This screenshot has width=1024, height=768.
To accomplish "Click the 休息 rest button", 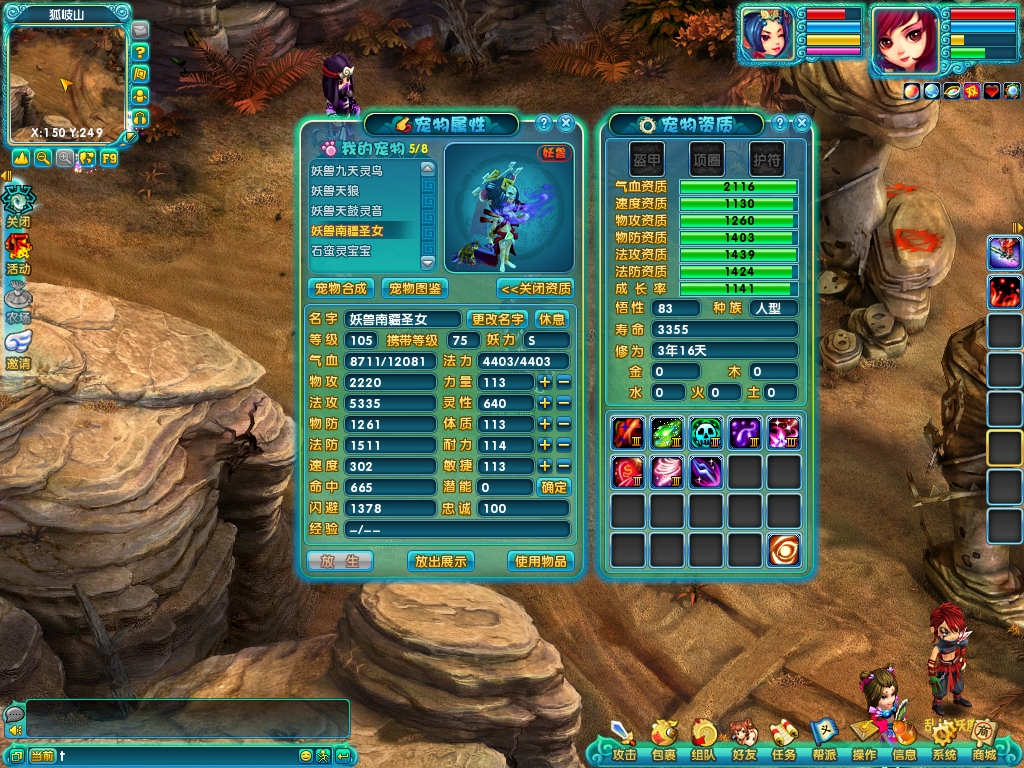I will click(x=552, y=319).
